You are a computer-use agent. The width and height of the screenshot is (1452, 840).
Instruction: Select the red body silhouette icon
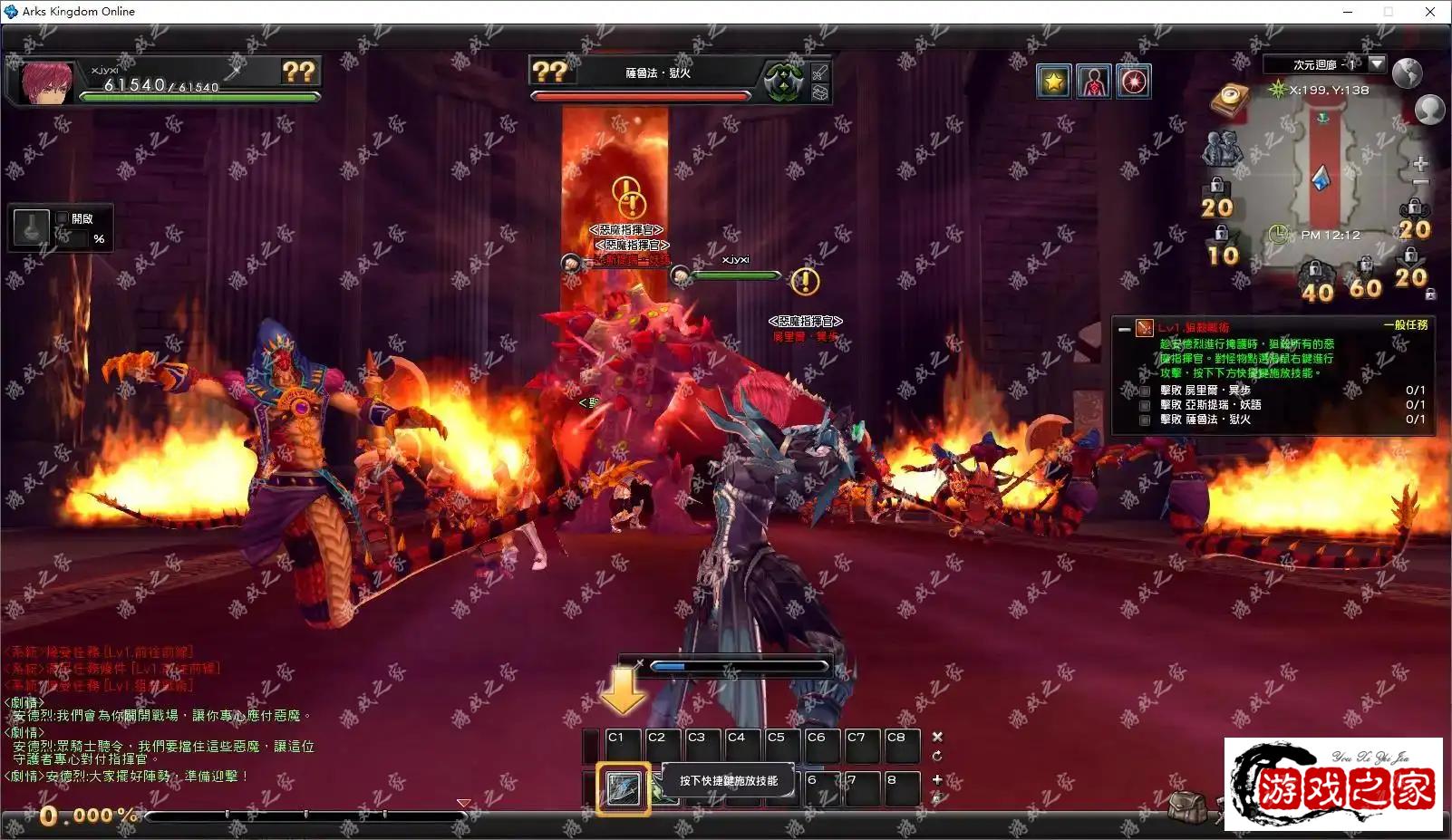coord(1094,82)
